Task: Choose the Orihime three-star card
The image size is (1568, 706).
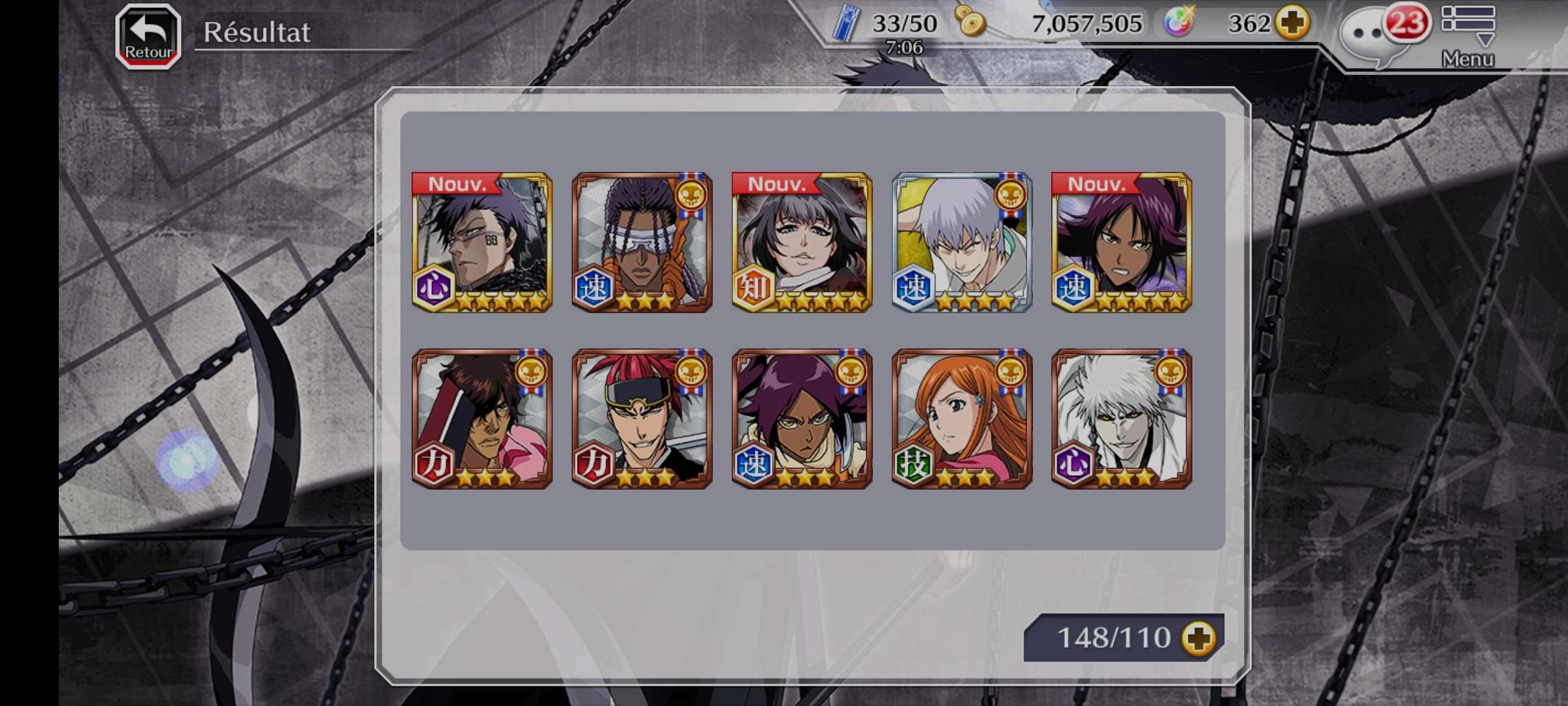Action: click(x=962, y=419)
